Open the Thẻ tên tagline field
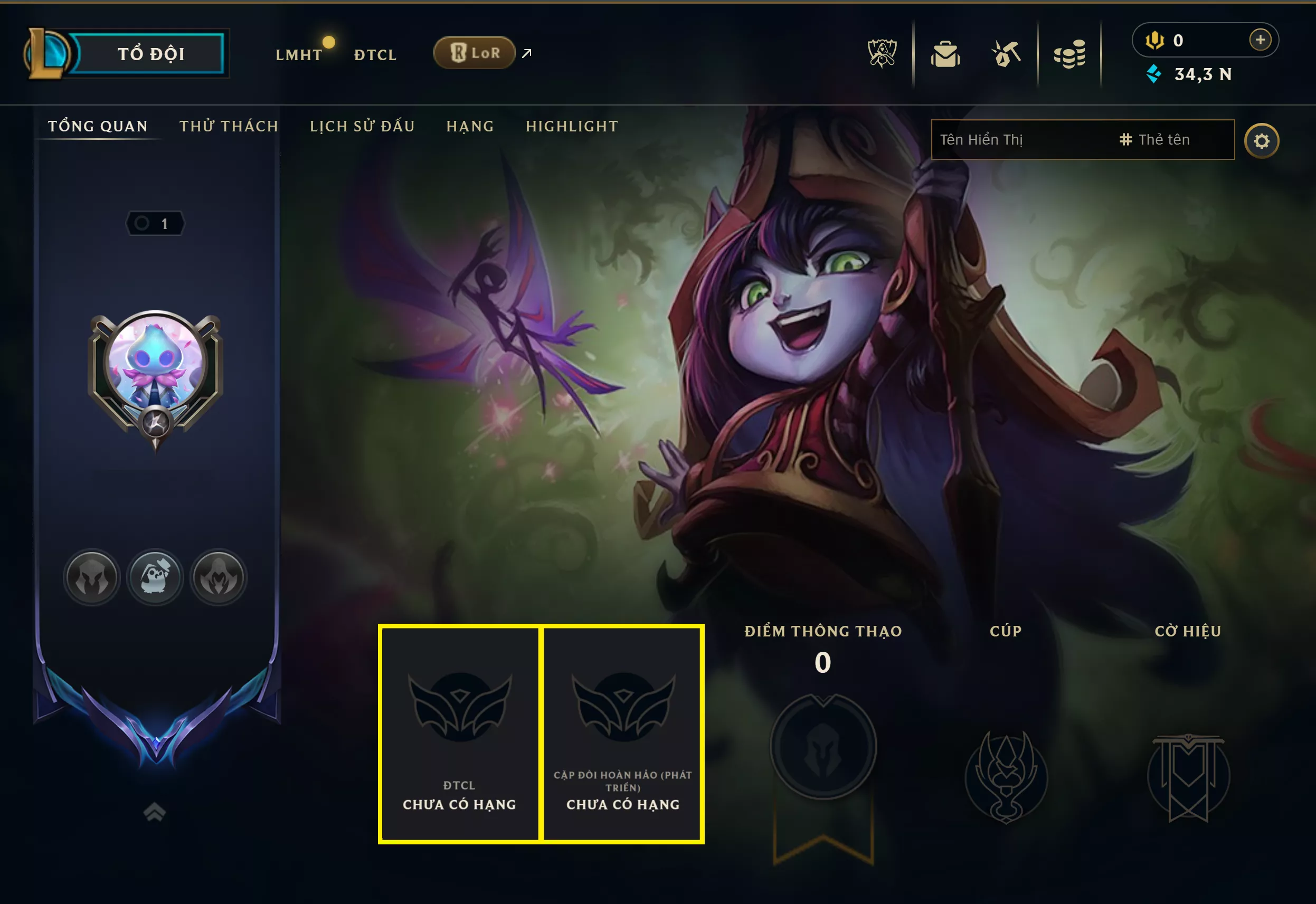This screenshot has height=904, width=1316. coord(1164,139)
